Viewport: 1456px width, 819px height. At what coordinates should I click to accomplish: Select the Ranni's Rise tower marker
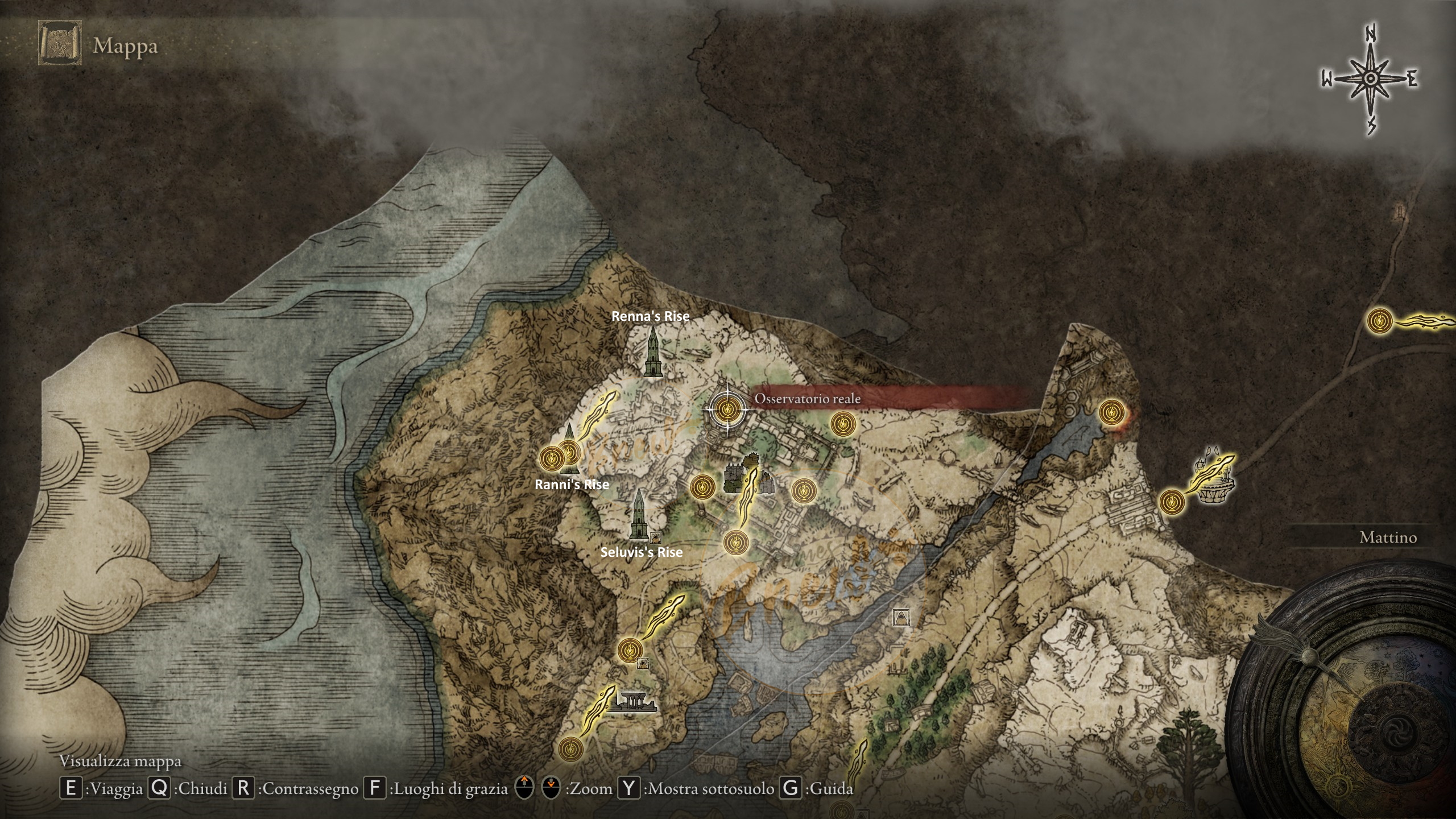pos(568,450)
